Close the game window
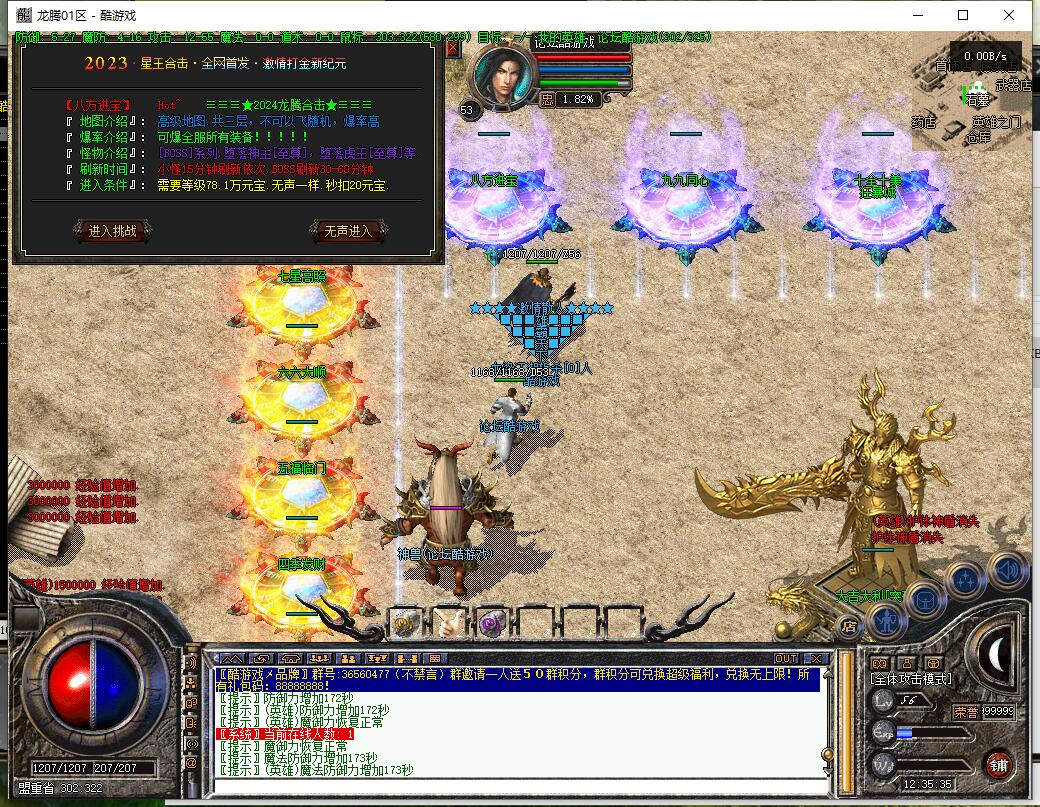The image size is (1040, 807). [x=1009, y=15]
